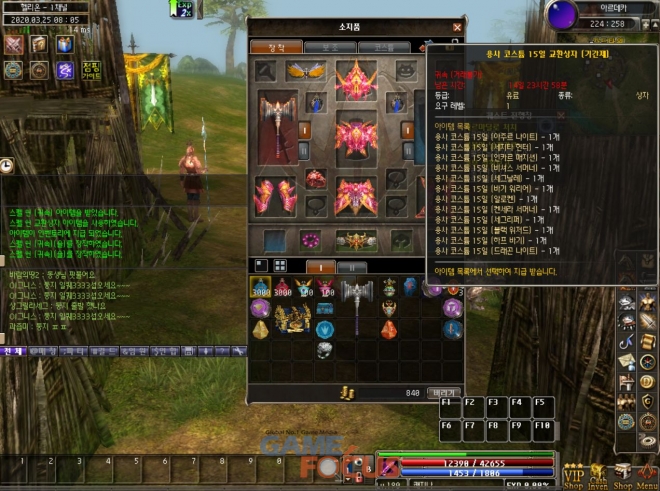The height and width of the screenshot is (491, 660).
Task: Click the 버리기 discard button
Action: pos(443,393)
